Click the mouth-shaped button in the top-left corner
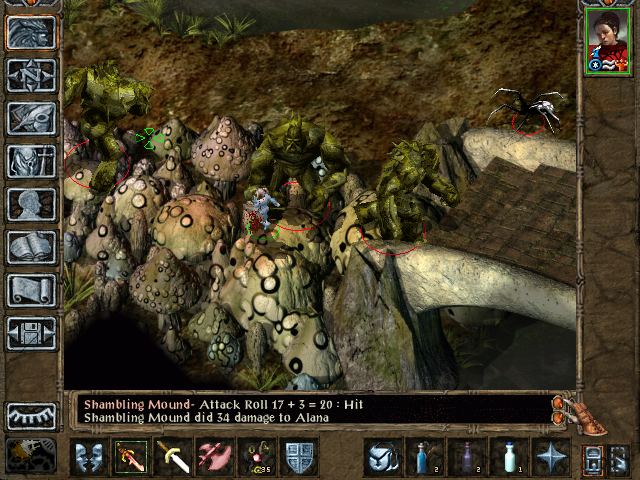Image resolution: width=640 pixels, height=480 pixels. 32,33
